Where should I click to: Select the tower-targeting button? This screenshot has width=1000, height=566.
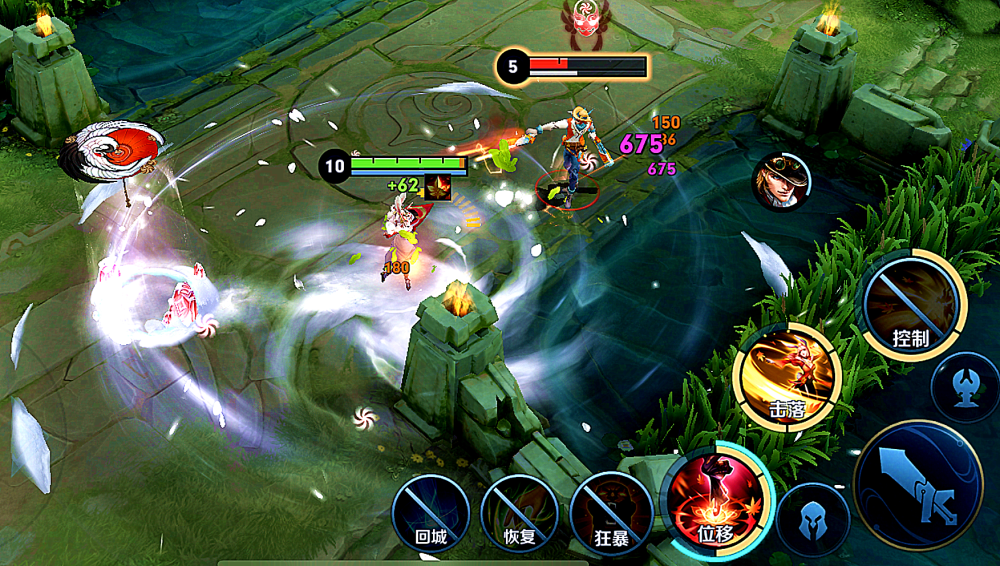(x=965, y=386)
